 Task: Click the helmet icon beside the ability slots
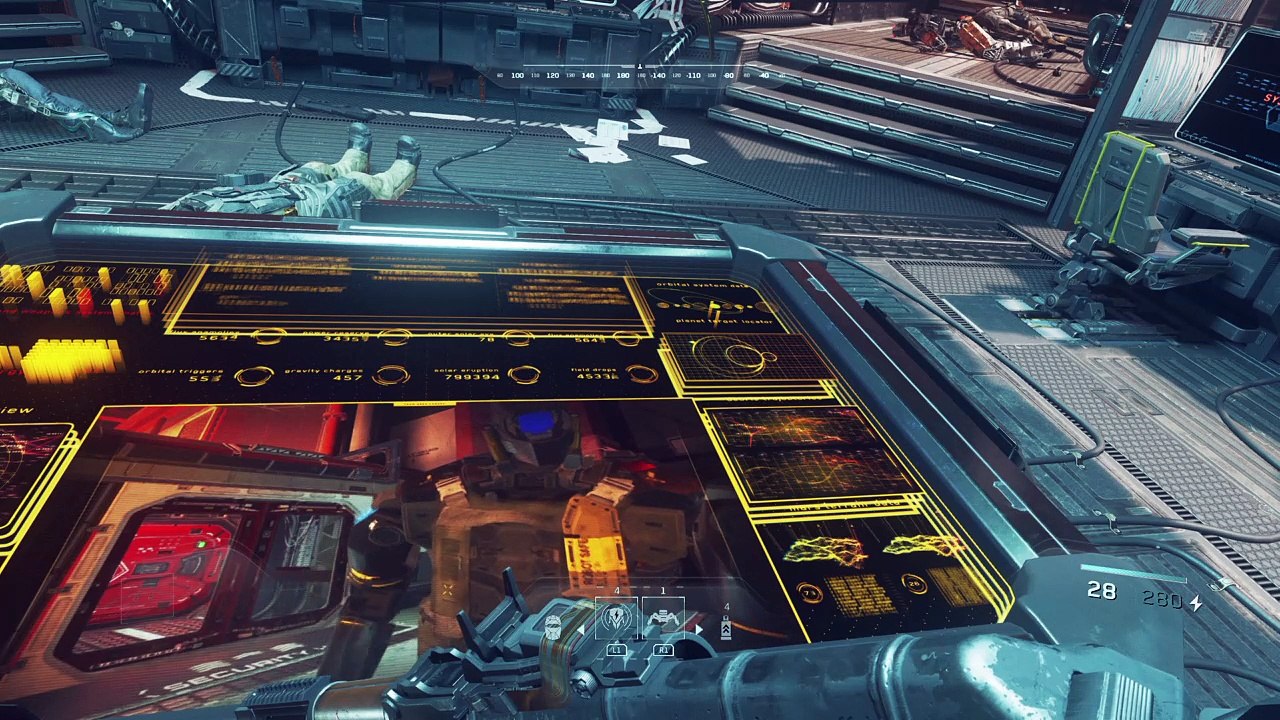(553, 627)
